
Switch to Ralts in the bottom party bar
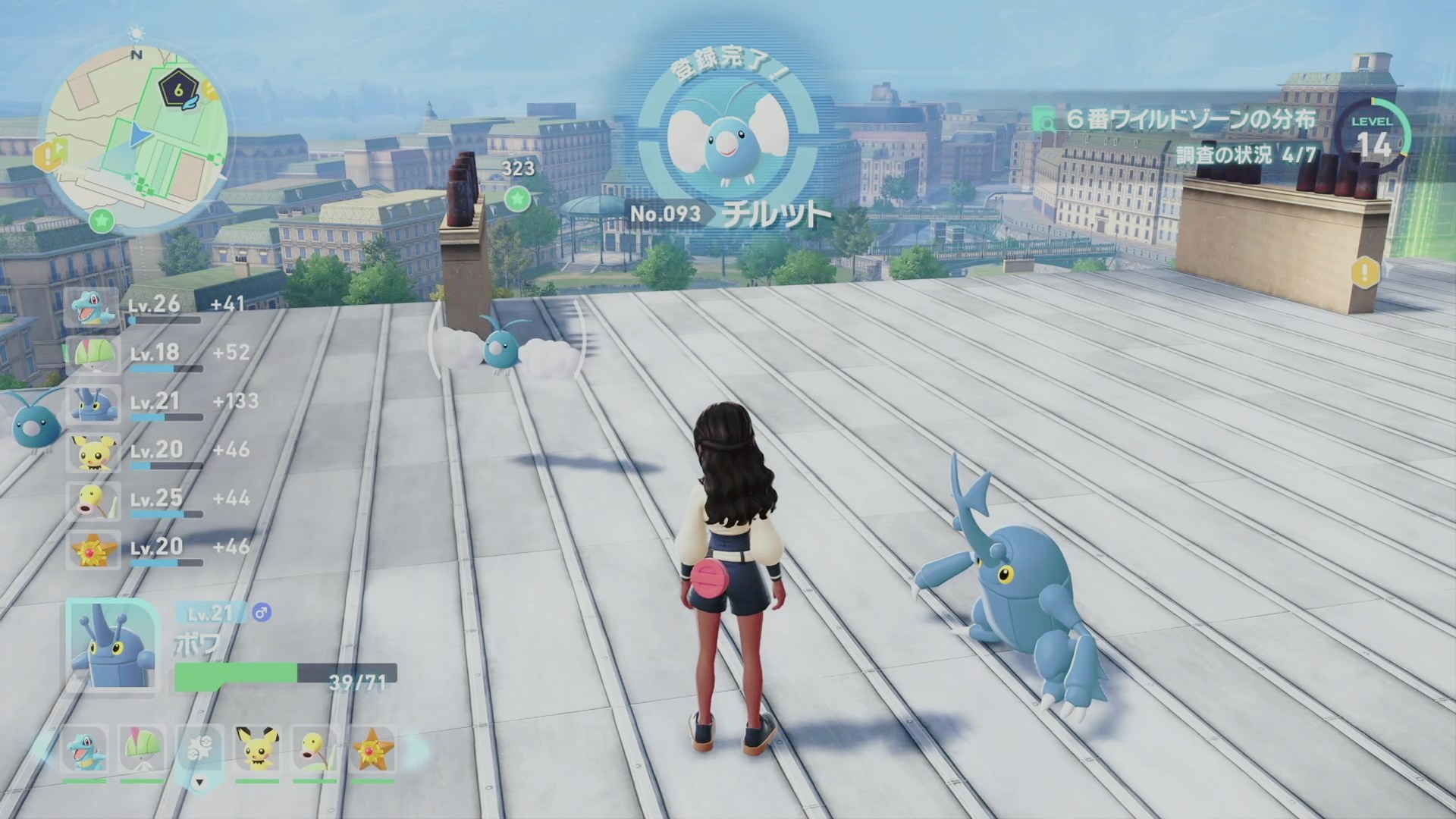click(x=142, y=750)
